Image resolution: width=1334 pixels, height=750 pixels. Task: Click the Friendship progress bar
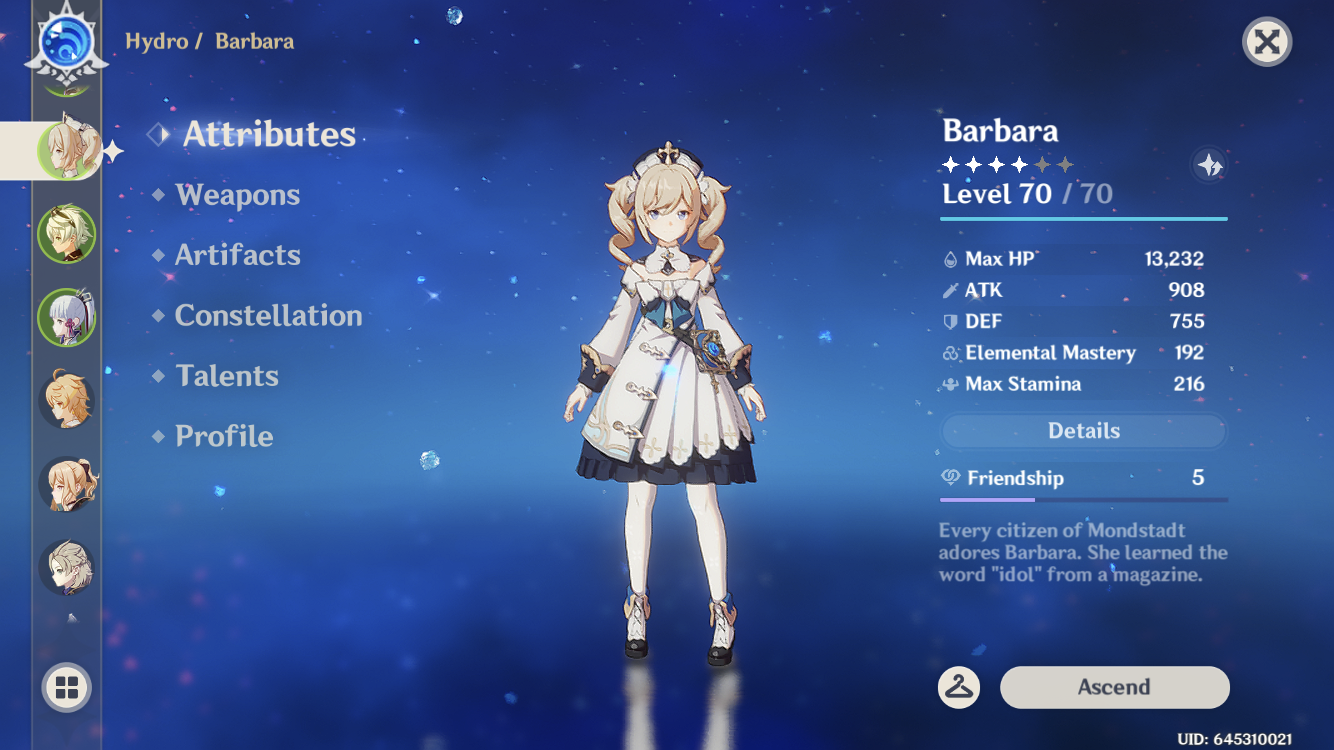tap(1084, 497)
